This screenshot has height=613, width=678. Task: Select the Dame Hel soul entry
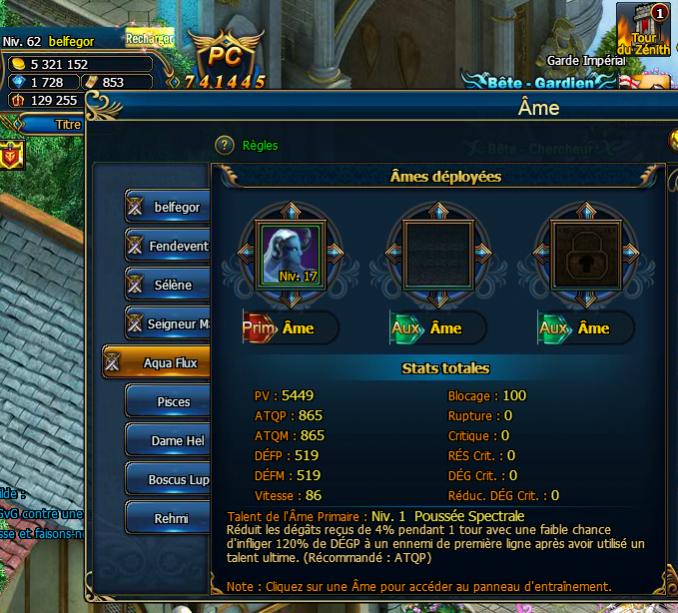(167, 440)
